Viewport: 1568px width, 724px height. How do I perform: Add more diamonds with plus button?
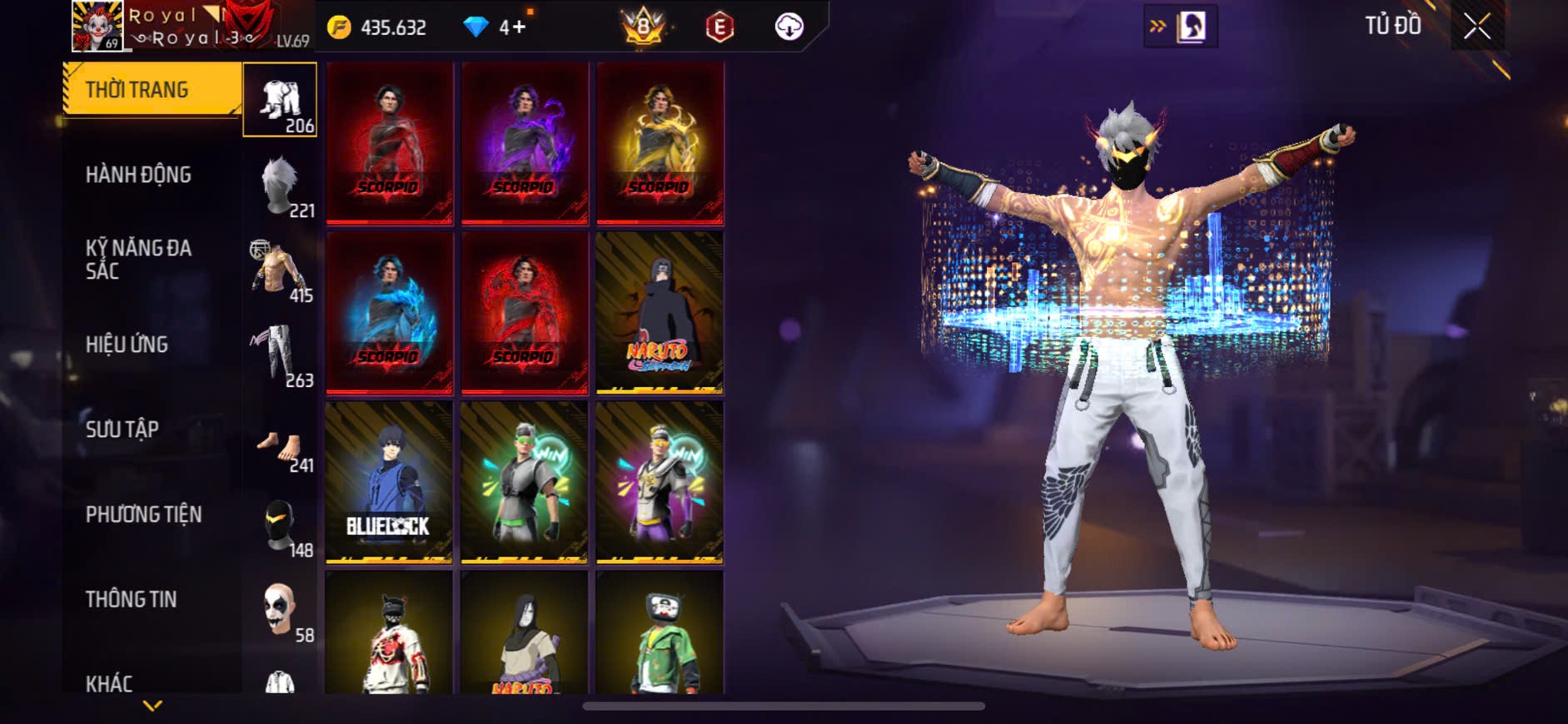[x=518, y=27]
